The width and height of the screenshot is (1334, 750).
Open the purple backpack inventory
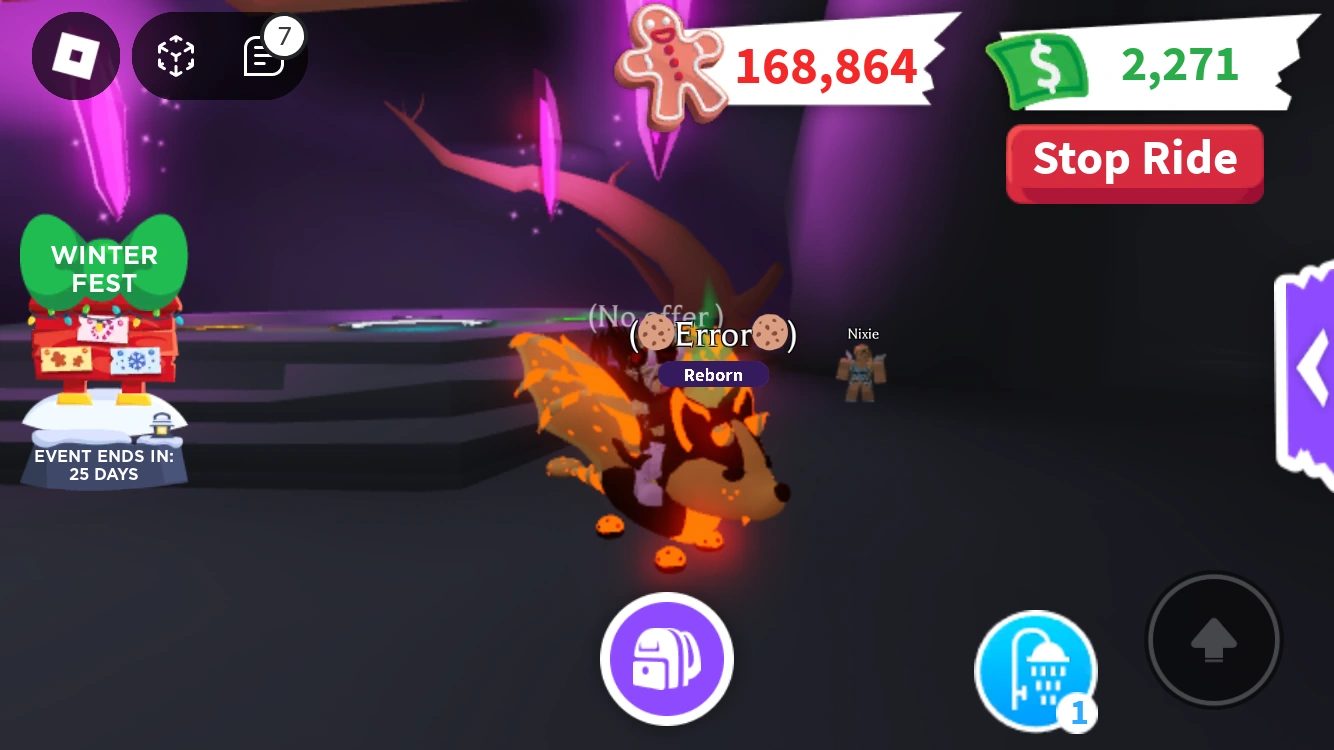(666, 659)
